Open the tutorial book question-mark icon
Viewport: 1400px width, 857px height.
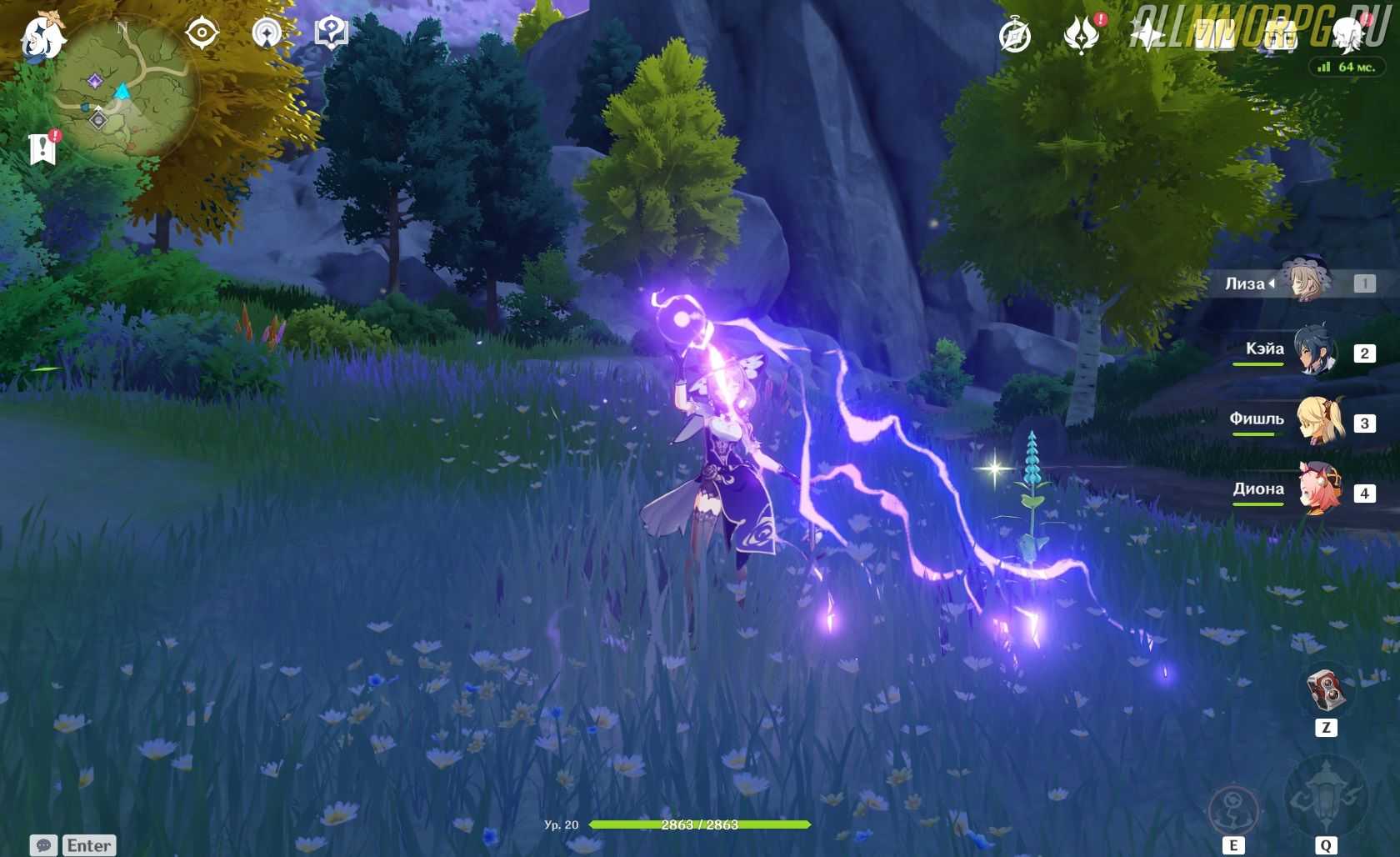pyautogui.click(x=331, y=33)
